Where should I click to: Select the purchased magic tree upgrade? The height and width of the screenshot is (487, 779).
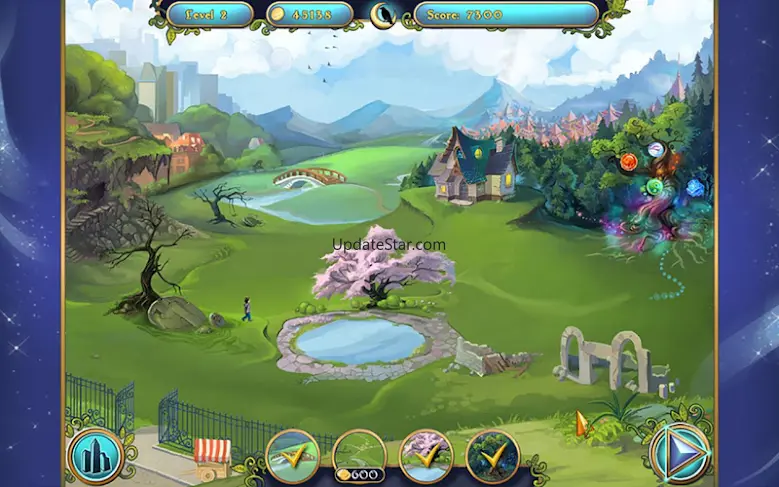(x=492, y=456)
